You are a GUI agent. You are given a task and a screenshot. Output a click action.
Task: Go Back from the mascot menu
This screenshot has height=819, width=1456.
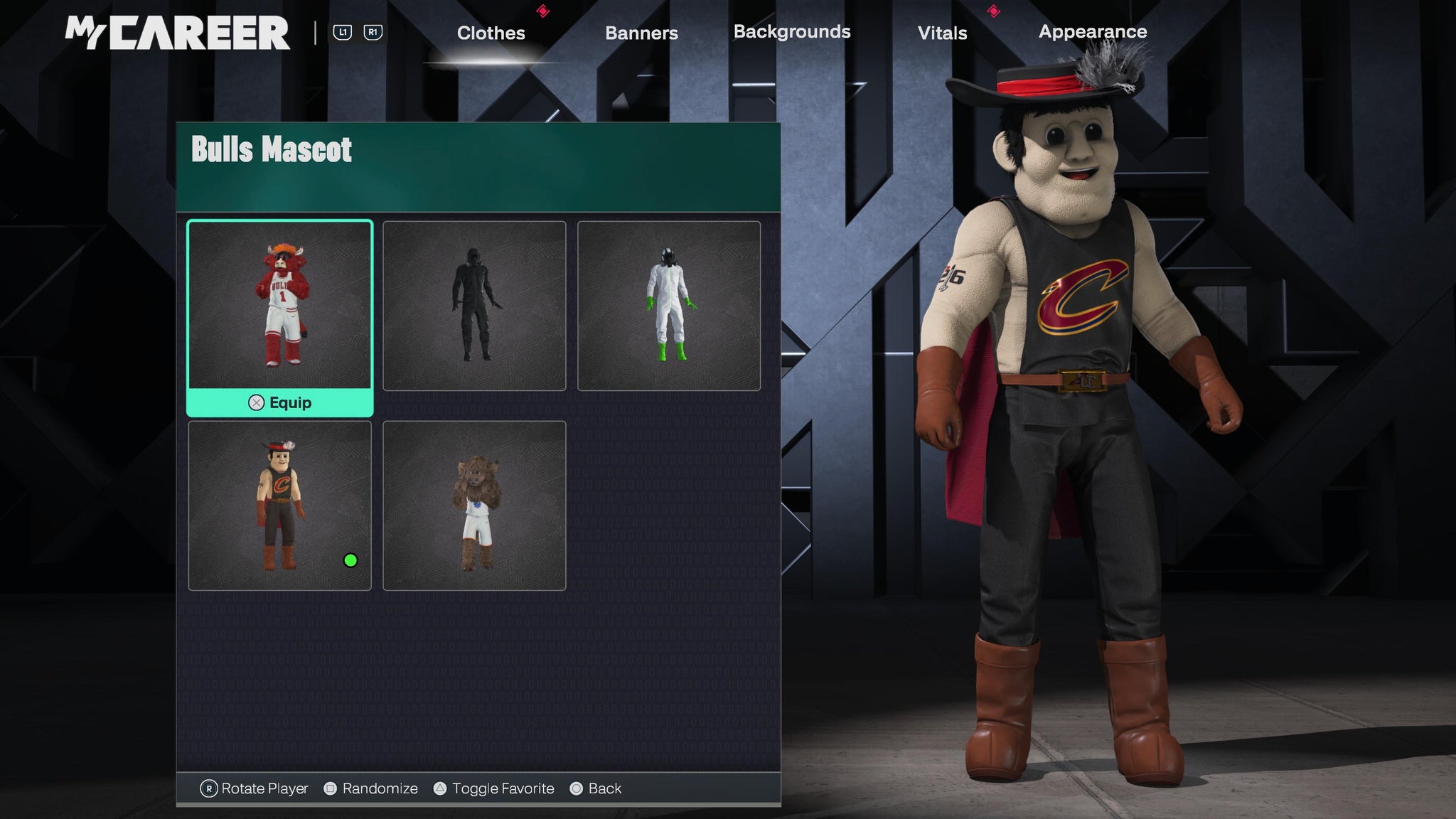(x=596, y=788)
